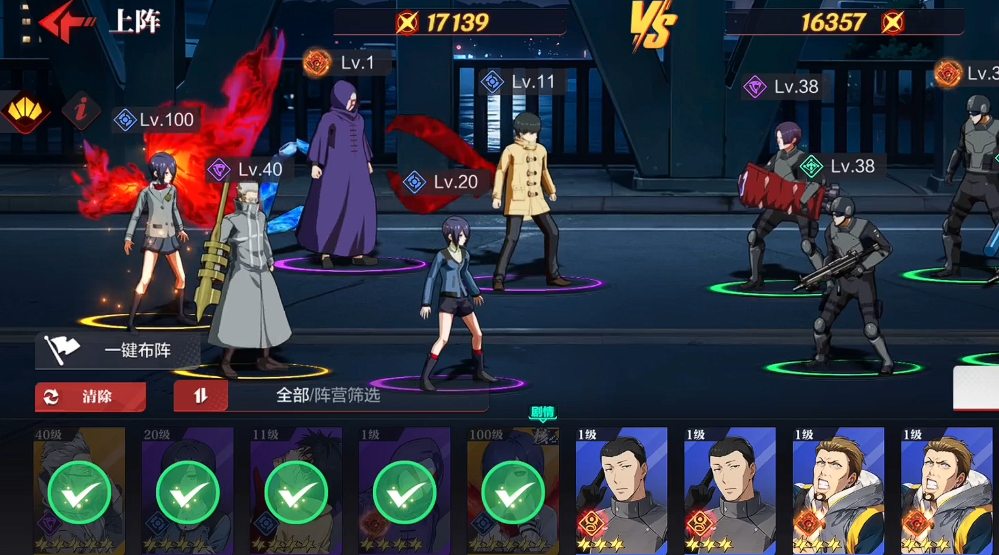Open the 全部/阵营筛选 faction filter
Viewport: 999px width, 555px height.
[329, 396]
